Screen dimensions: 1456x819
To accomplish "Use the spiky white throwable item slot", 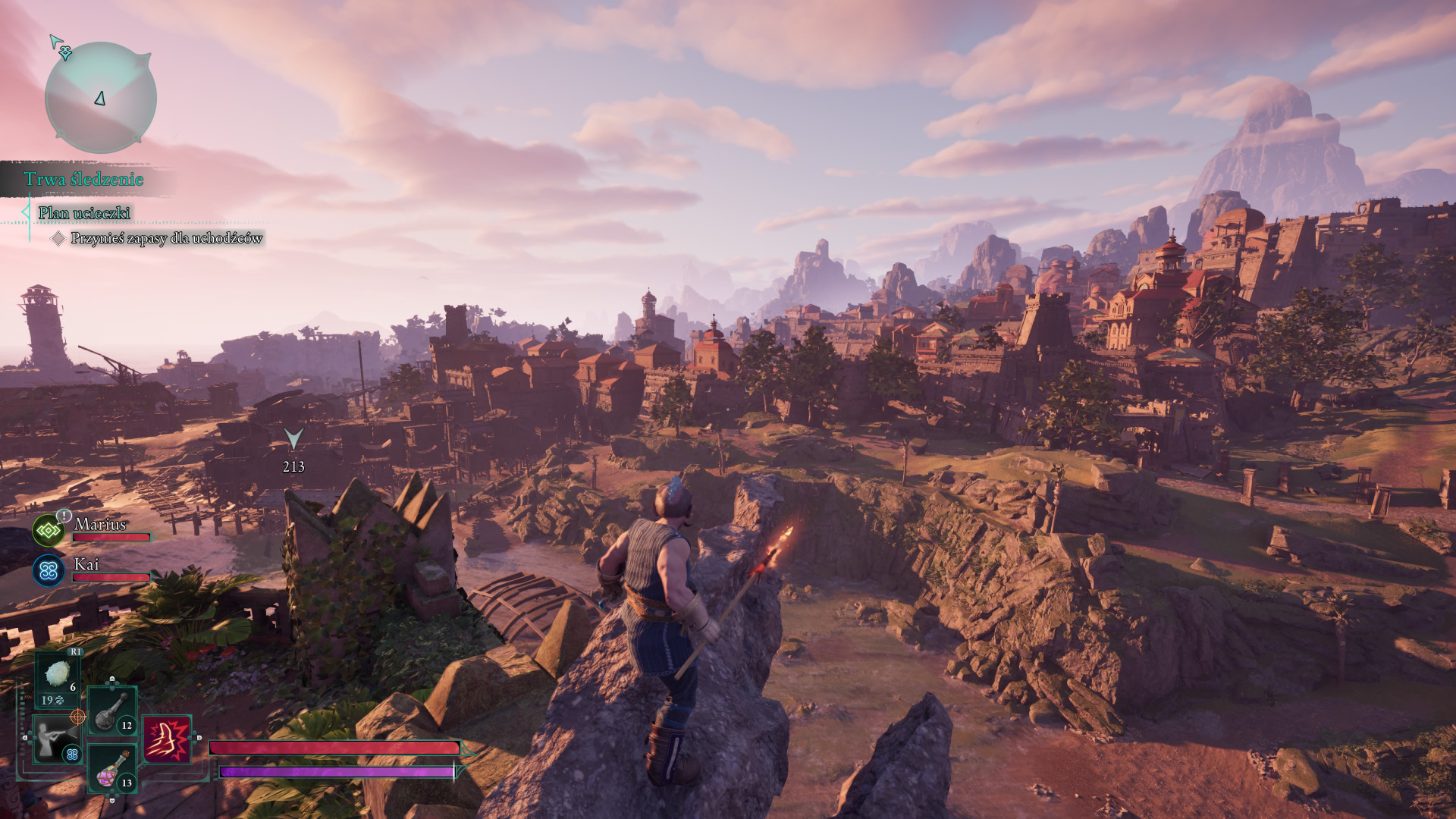I will pyautogui.click(x=58, y=676).
